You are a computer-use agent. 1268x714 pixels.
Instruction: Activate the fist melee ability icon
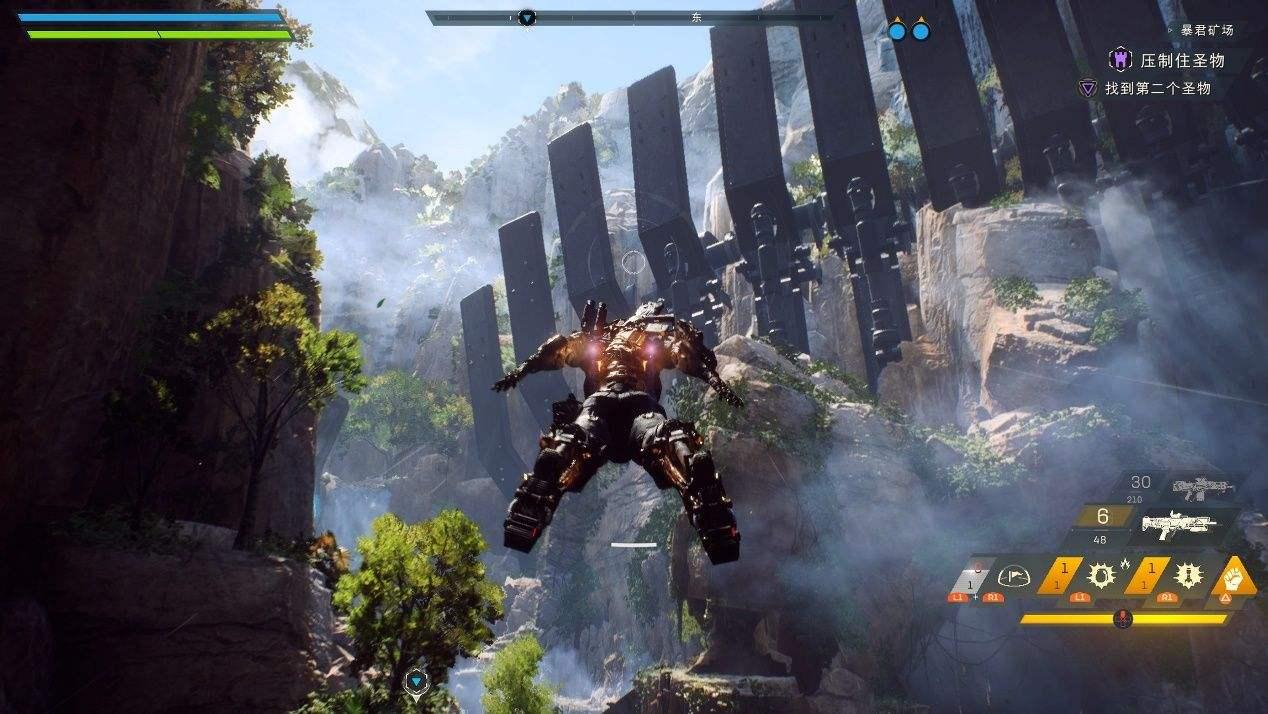pos(1234,577)
